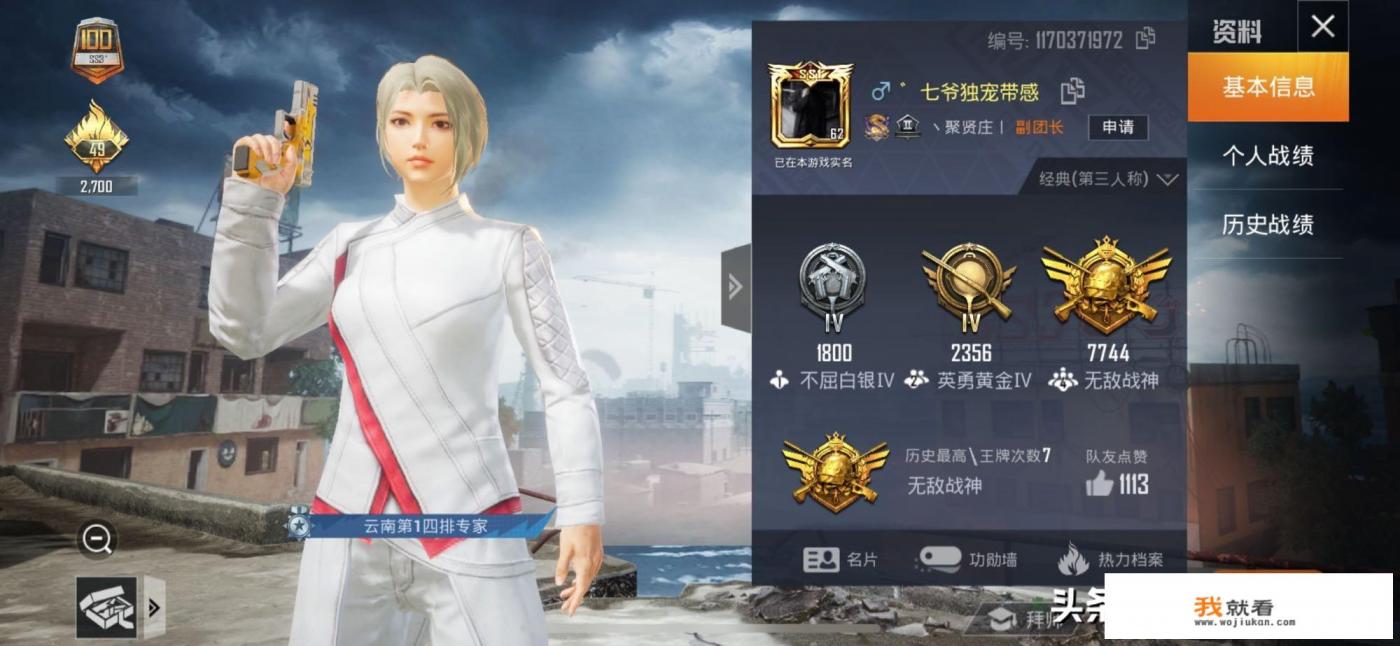Collapse the info panel with the side arrow
1400x646 pixels.
coord(736,288)
